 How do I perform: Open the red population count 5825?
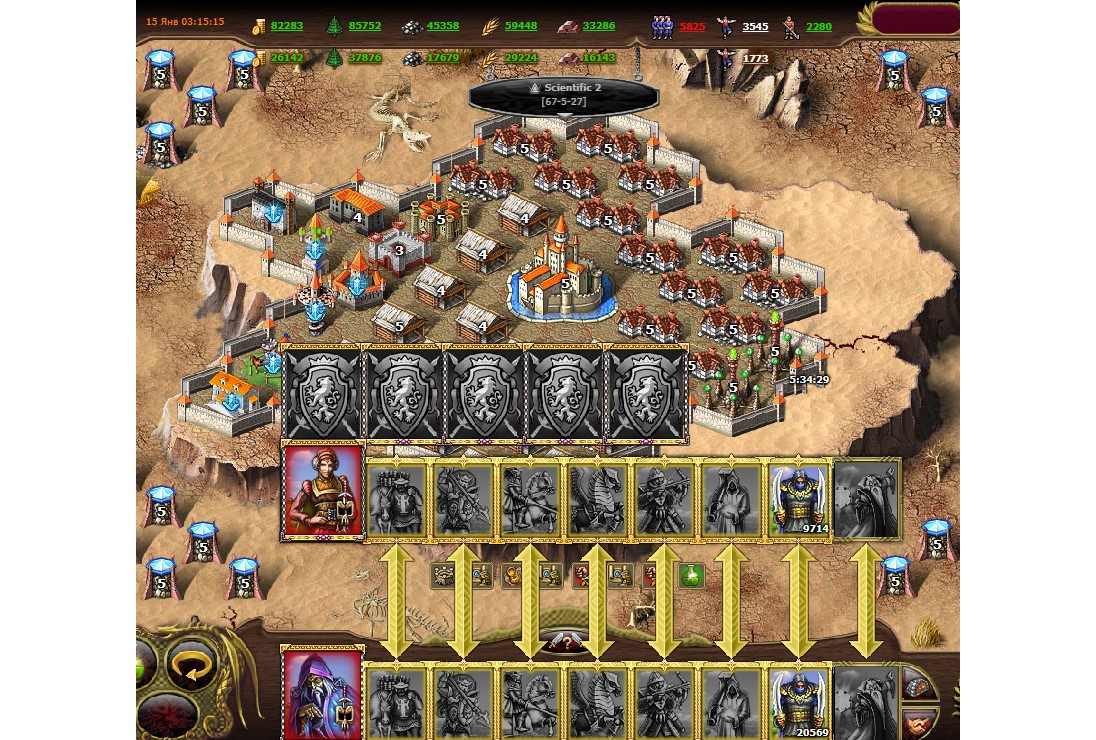coord(692,27)
